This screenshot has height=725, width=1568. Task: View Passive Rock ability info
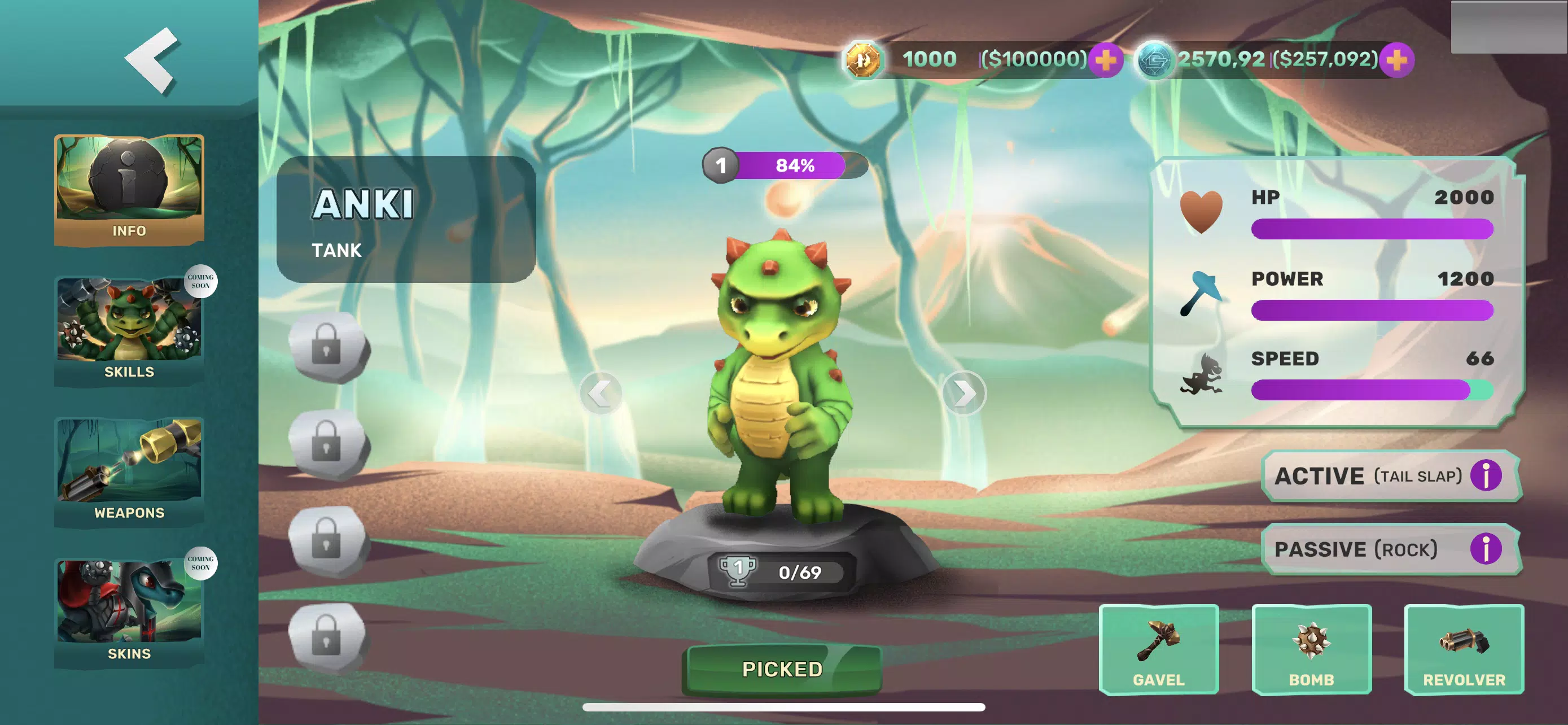tap(1485, 549)
